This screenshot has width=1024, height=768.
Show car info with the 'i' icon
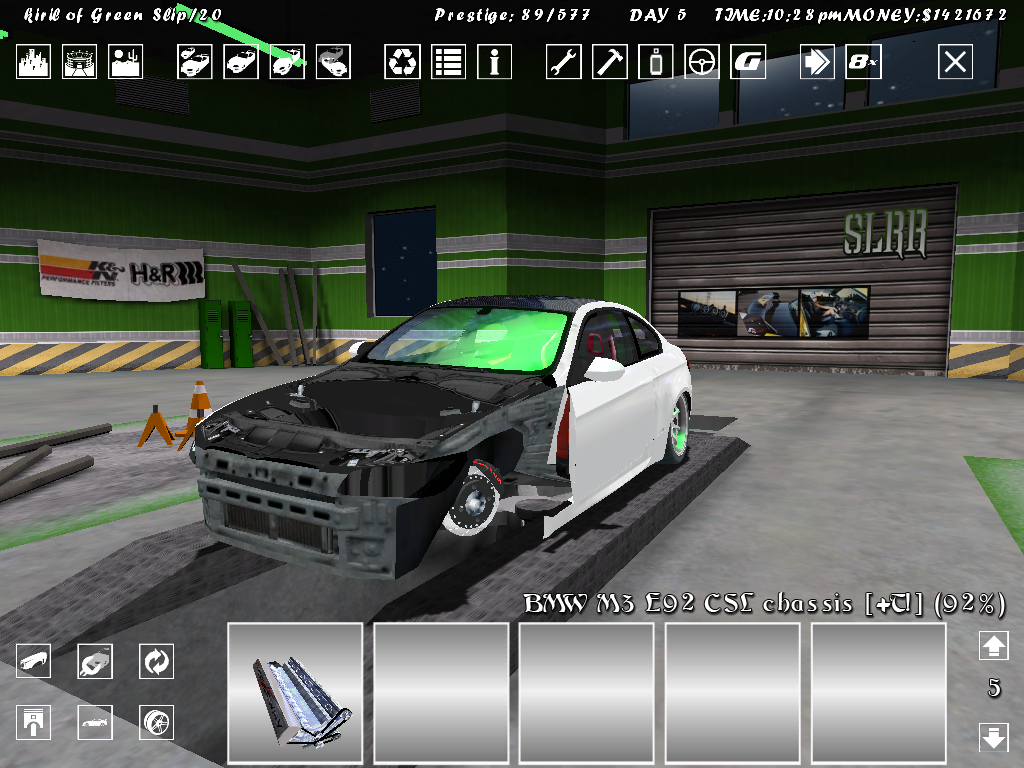(494, 62)
